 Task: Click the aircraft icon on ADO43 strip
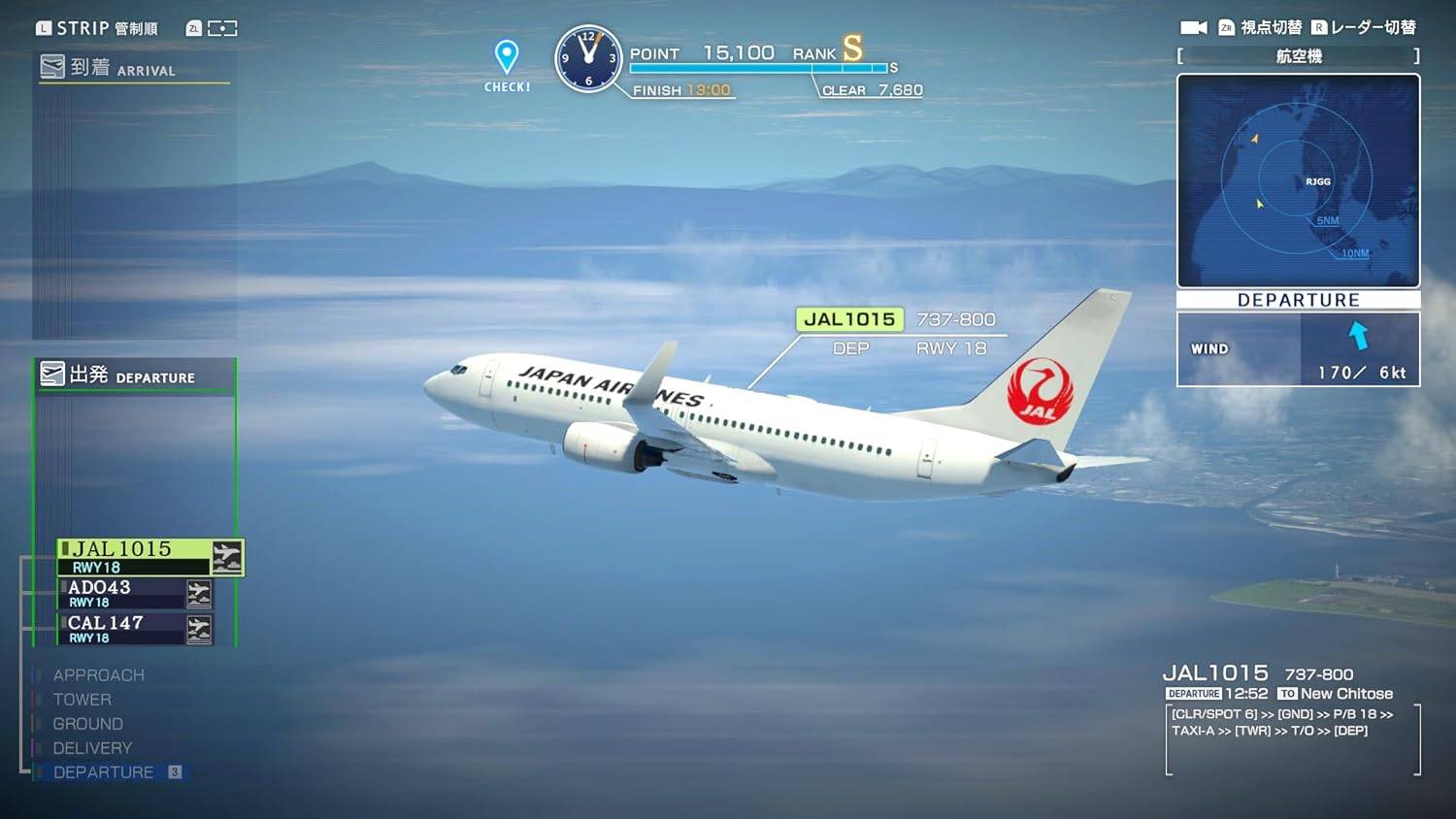(197, 593)
